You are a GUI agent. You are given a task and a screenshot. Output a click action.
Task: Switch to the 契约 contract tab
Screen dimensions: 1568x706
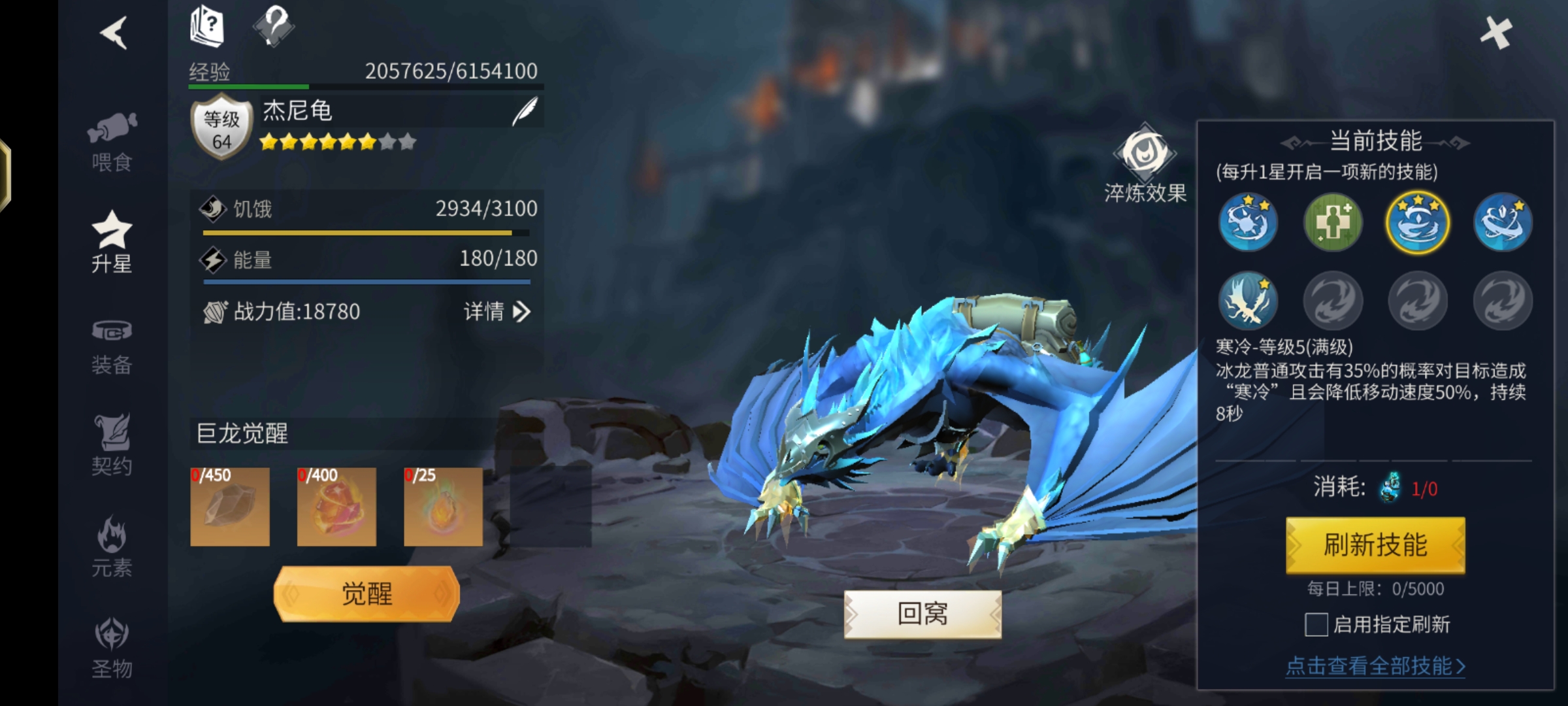112,446
